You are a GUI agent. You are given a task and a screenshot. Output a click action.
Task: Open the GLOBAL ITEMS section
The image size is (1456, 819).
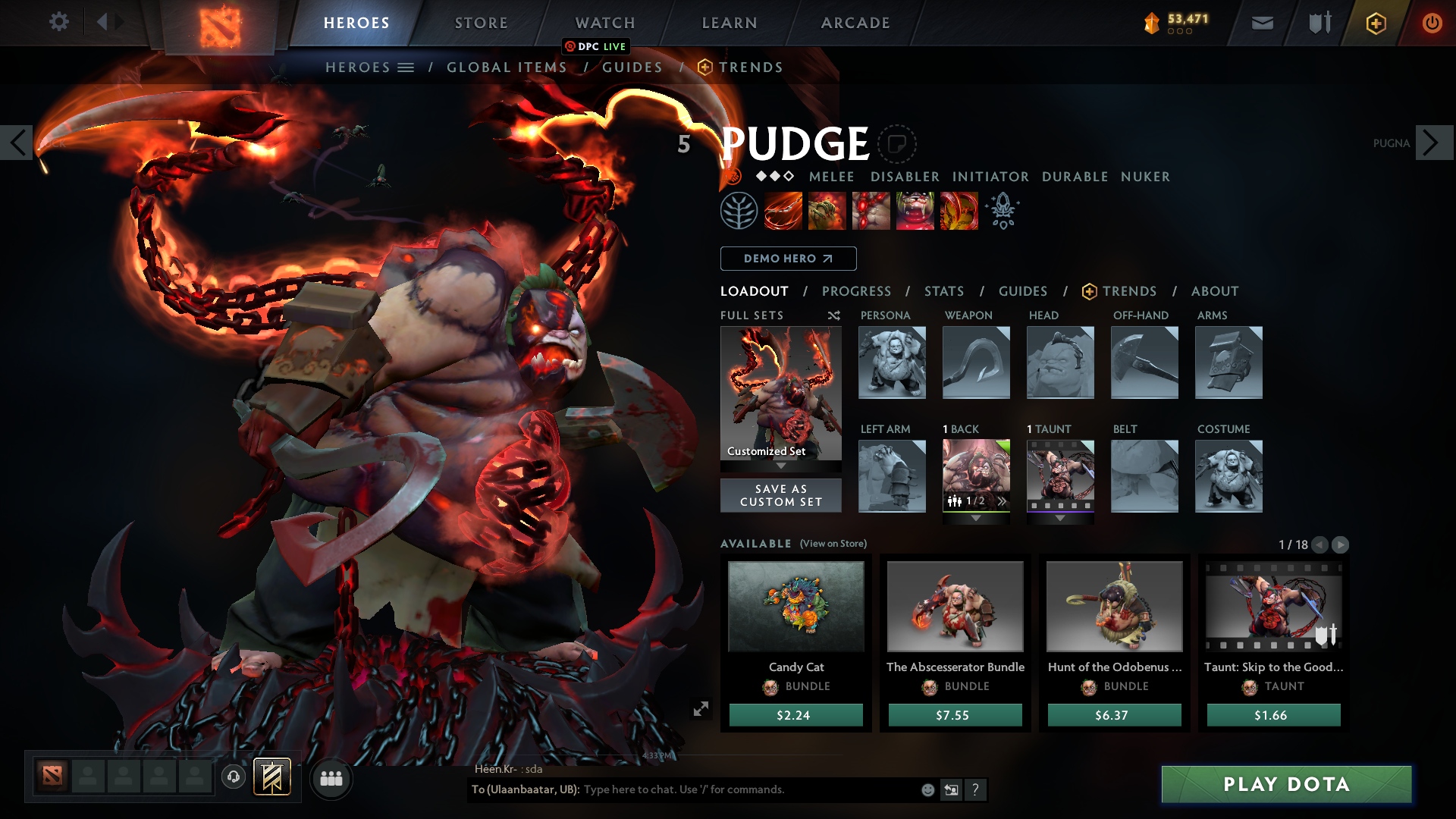pos(507,67)
